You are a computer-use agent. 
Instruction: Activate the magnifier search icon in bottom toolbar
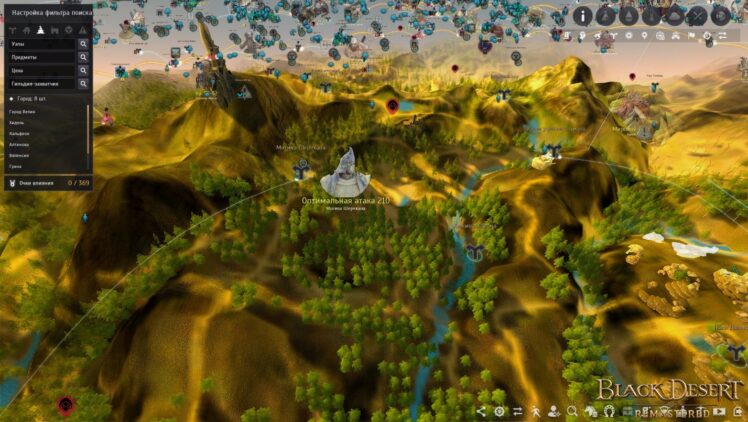click(x=572, y=411)
